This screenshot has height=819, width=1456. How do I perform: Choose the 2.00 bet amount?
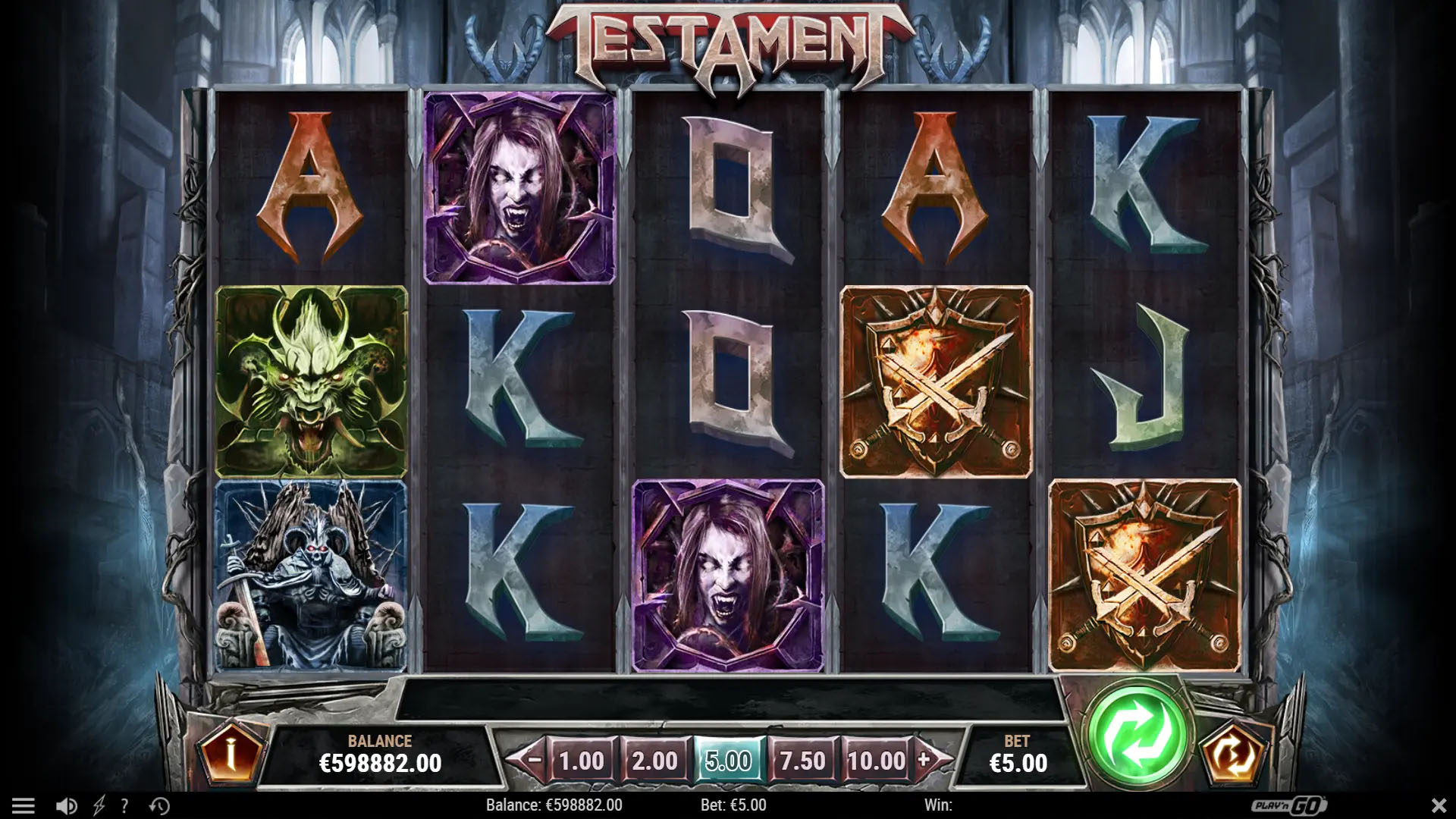pos(654,761)
